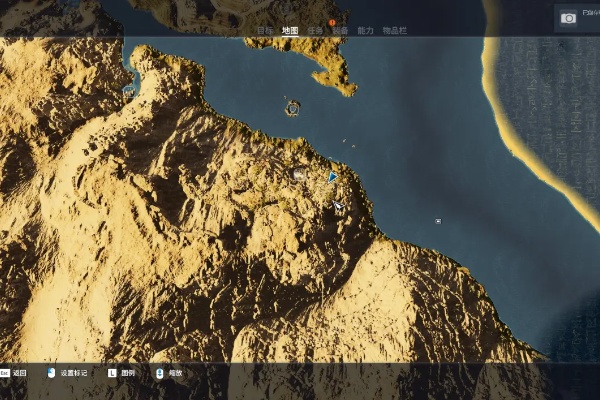Select the location marker beside the western inlet
This screenshot has height=400, width=600.
128,90
